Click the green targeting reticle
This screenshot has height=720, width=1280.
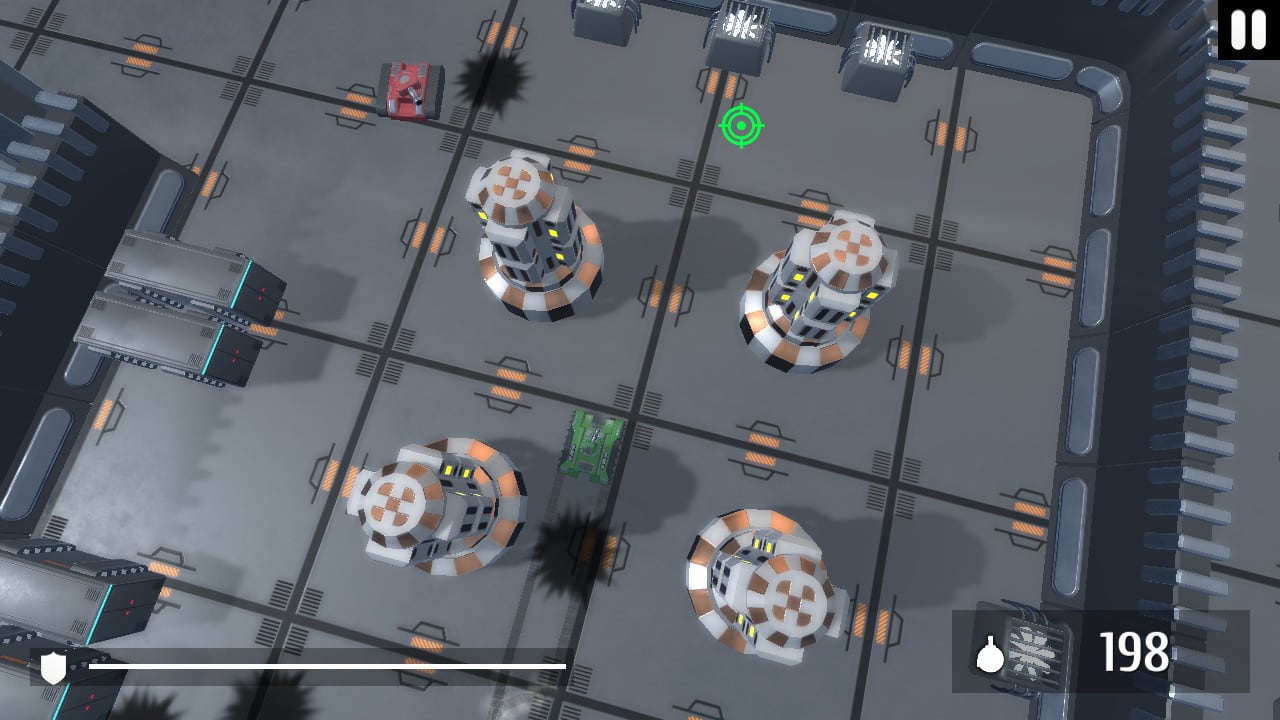coord(741,128)
